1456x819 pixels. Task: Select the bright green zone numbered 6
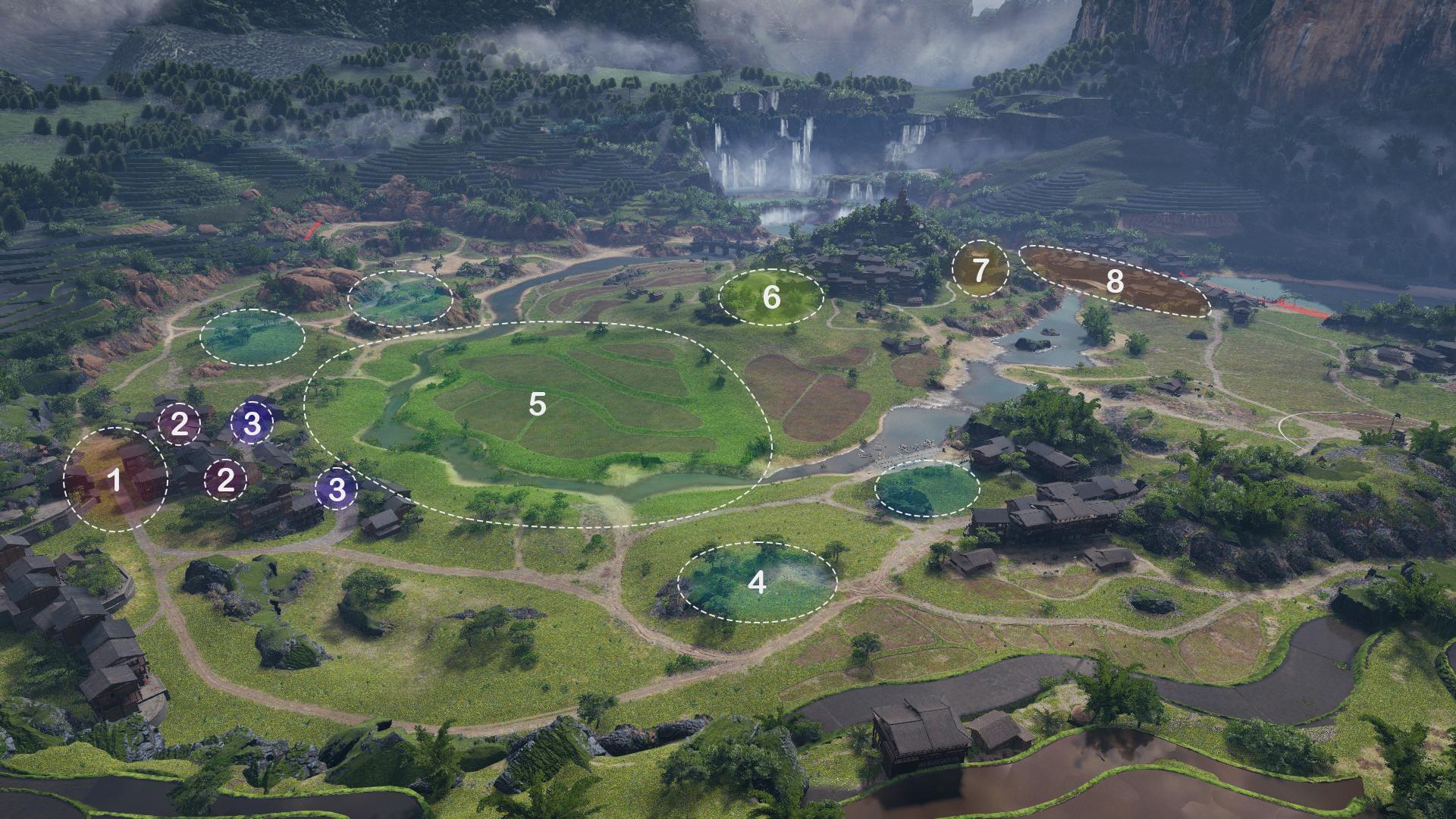click(770, 297)
